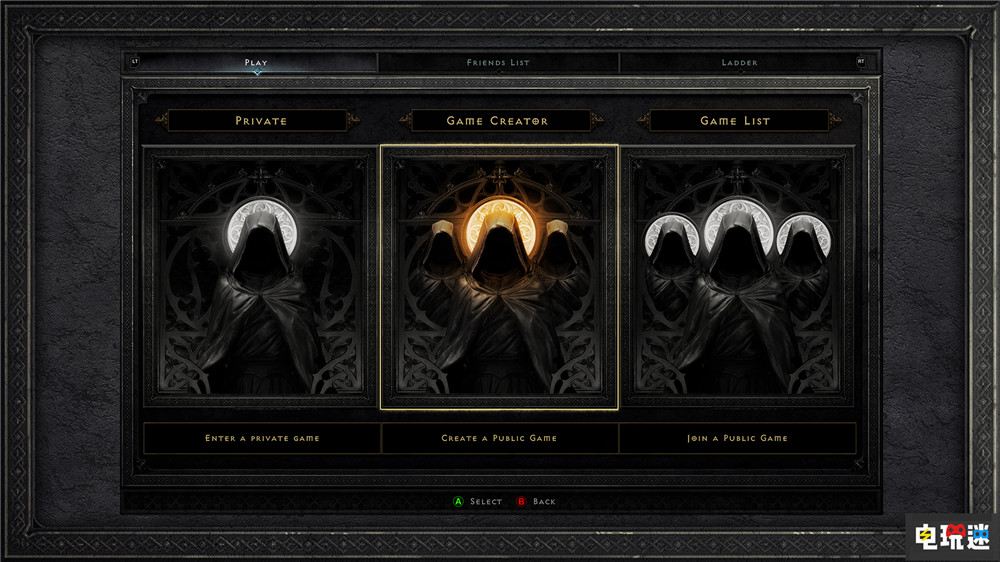Select the Private header label
The width and height of the screenshot is (1000, 562).
pyautogui.click(x=261, y=121)
